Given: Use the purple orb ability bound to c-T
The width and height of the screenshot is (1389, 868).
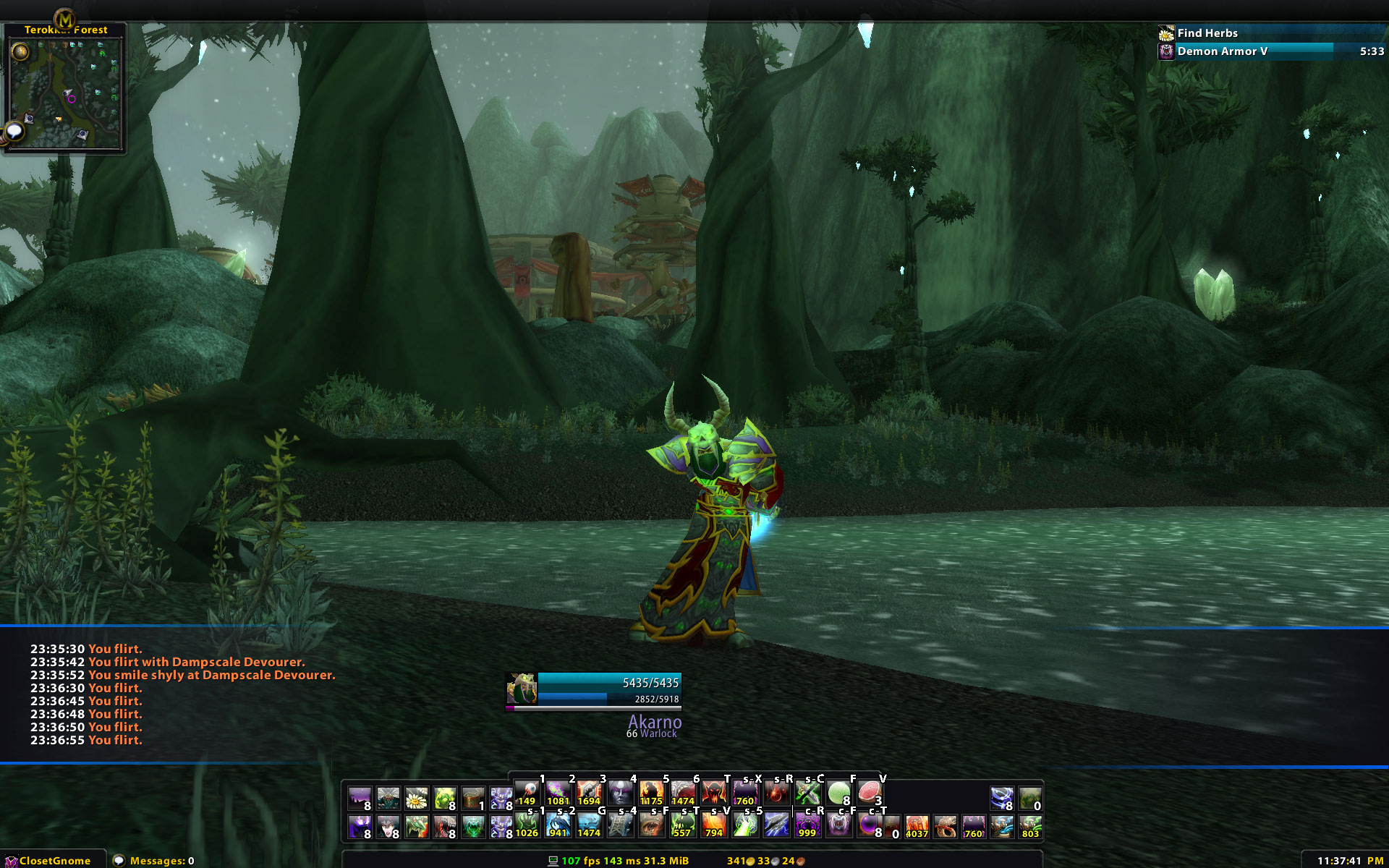Looking at the screenshot, I should [x=869, y=825].
